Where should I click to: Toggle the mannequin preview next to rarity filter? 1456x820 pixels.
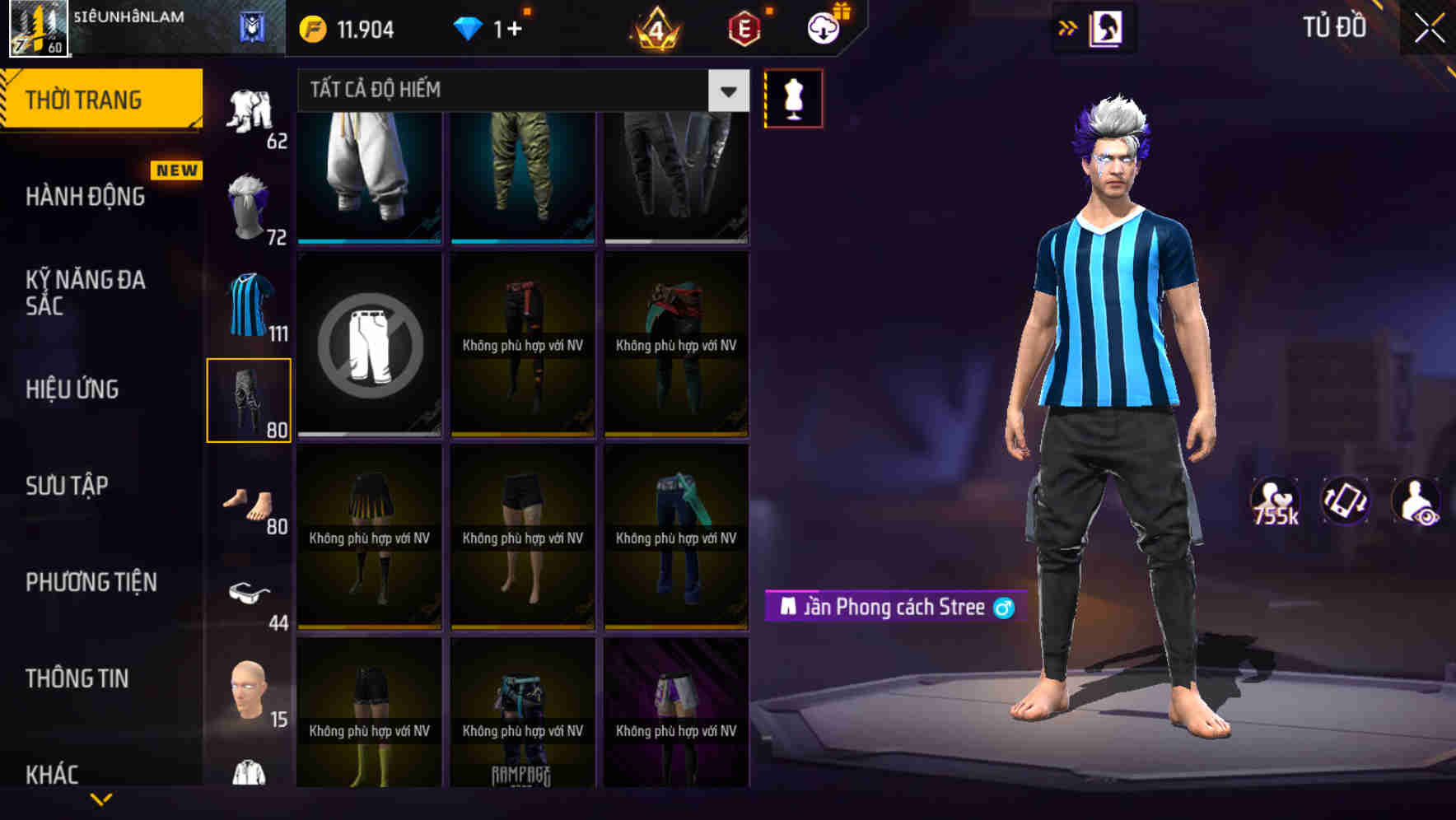tap(793, 97)
